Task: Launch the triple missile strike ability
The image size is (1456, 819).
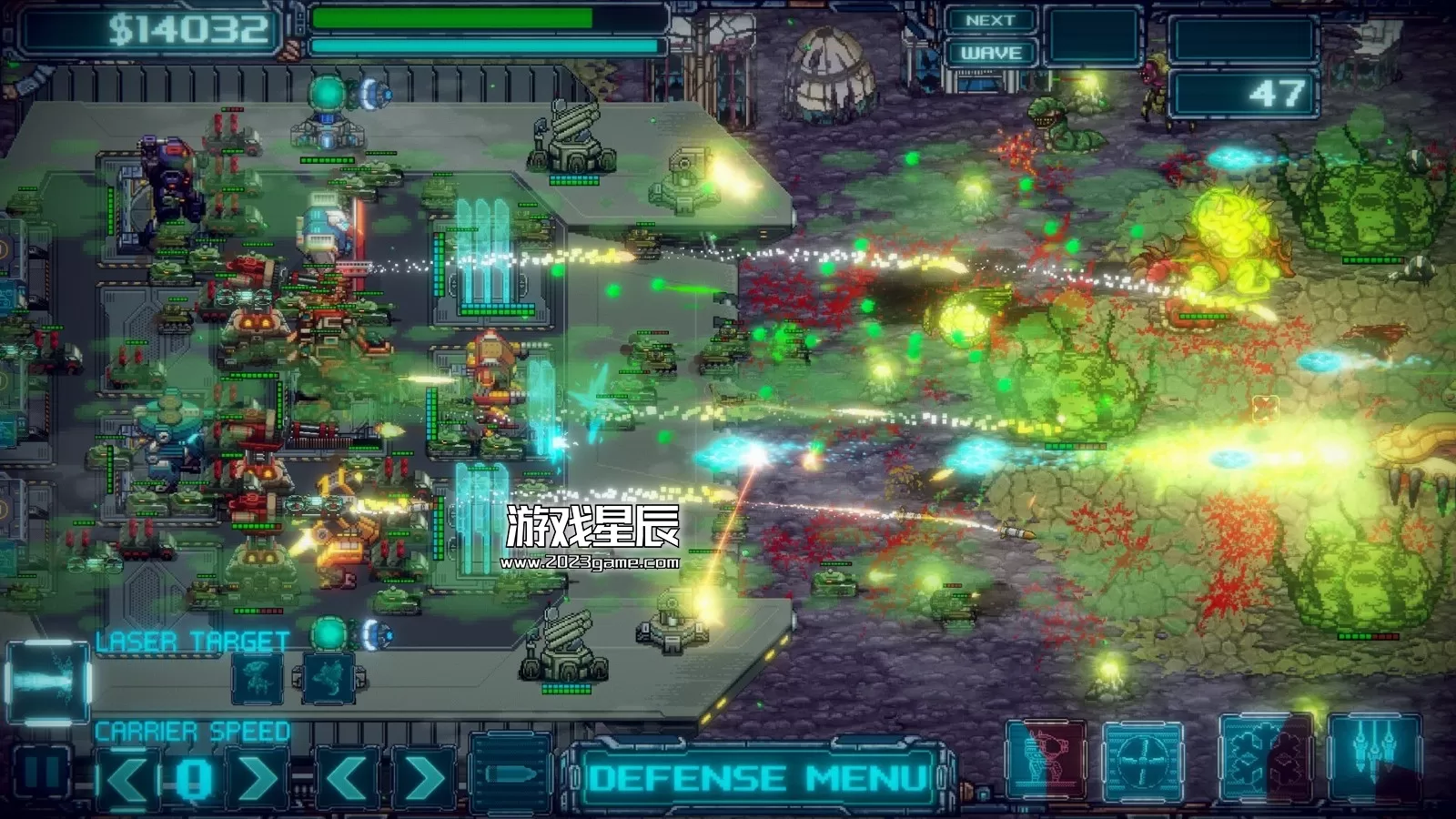Action: tap(1374, 757)
